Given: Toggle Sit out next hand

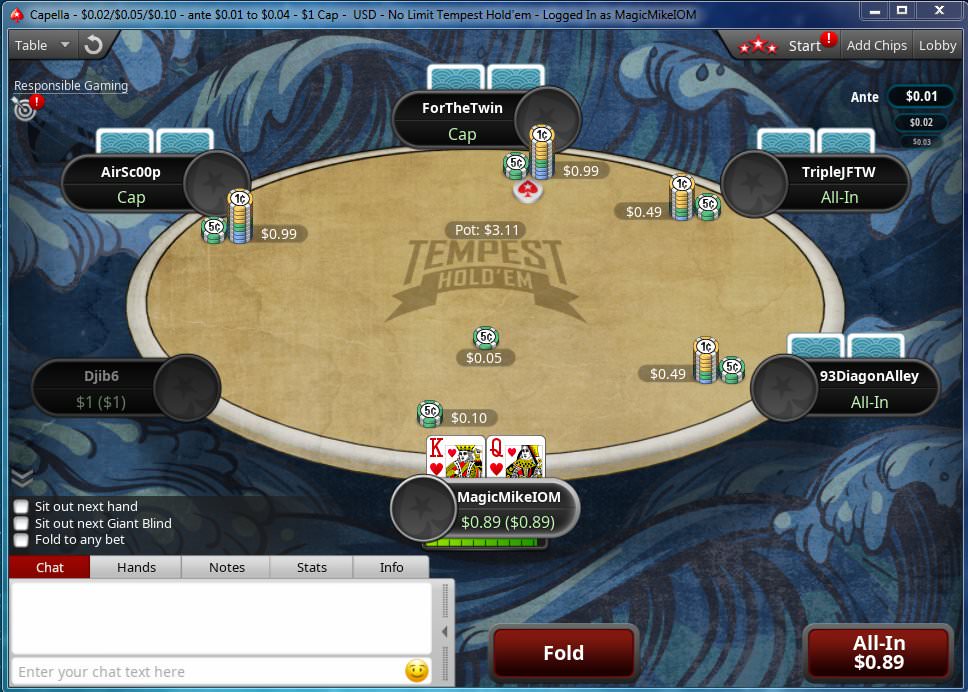Looking at the screenshot, I should (21, 507).
